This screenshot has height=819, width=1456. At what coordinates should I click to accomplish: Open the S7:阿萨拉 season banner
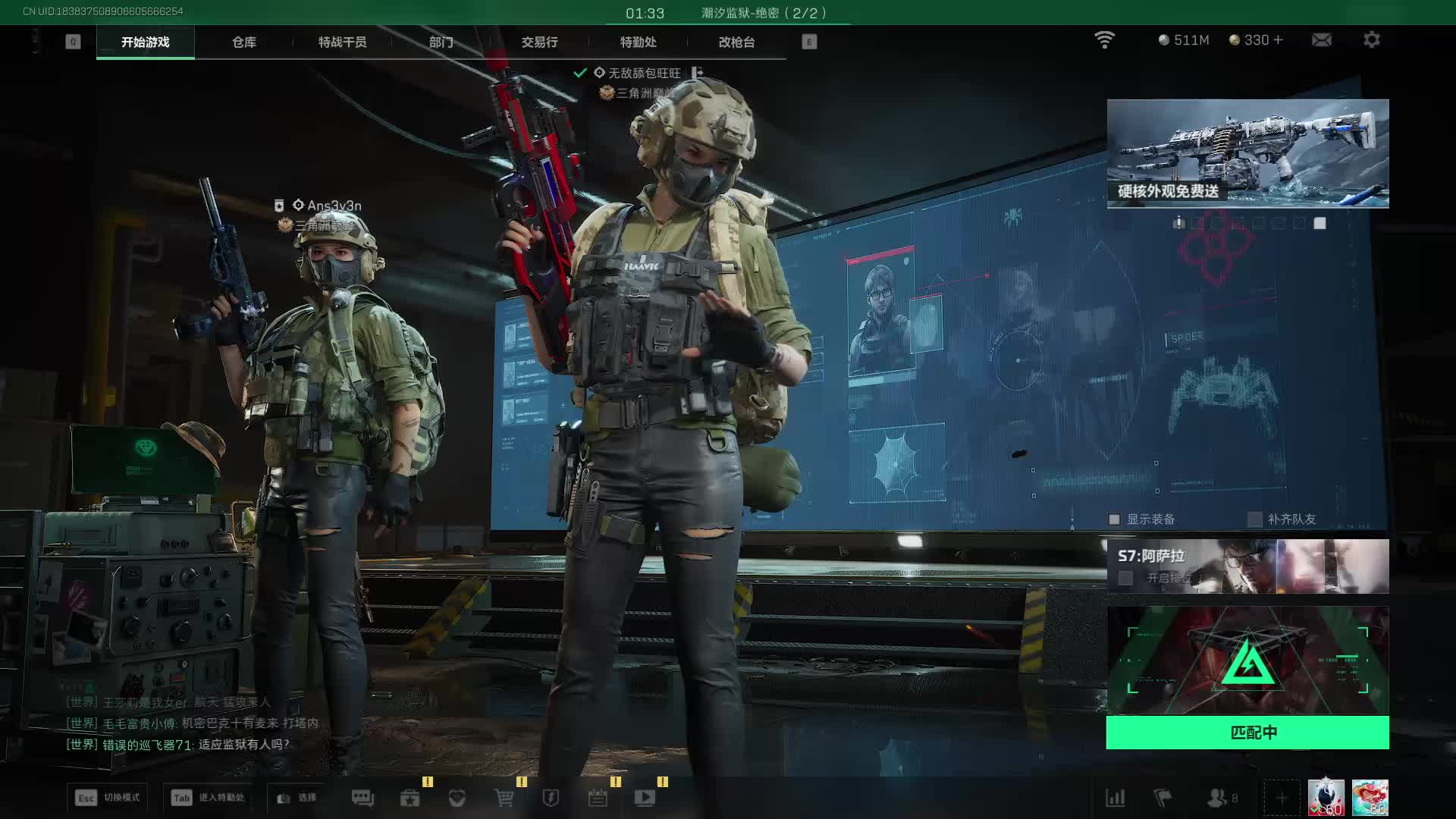point(1247,566)
